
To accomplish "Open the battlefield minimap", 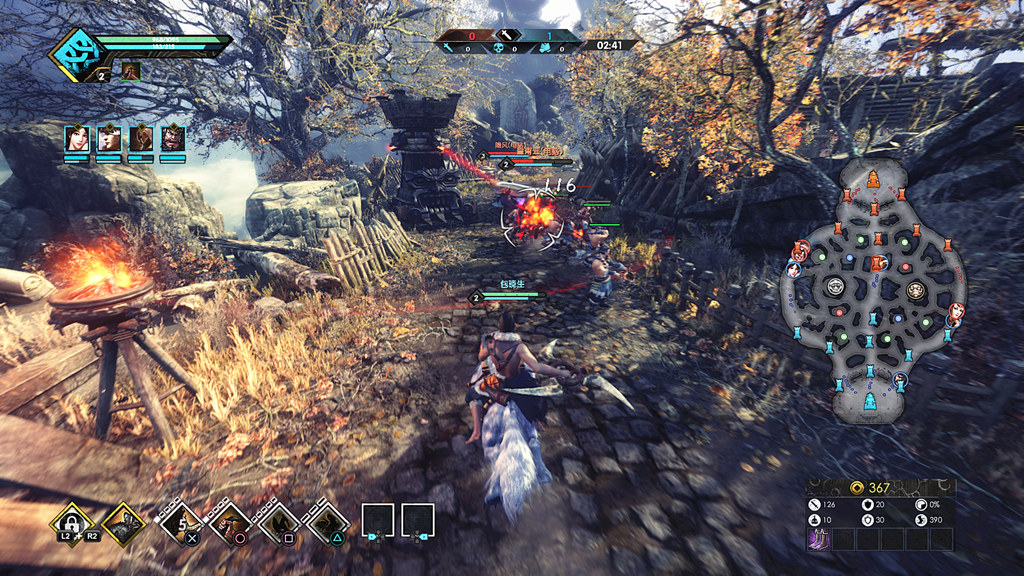I will click(875, 292).
